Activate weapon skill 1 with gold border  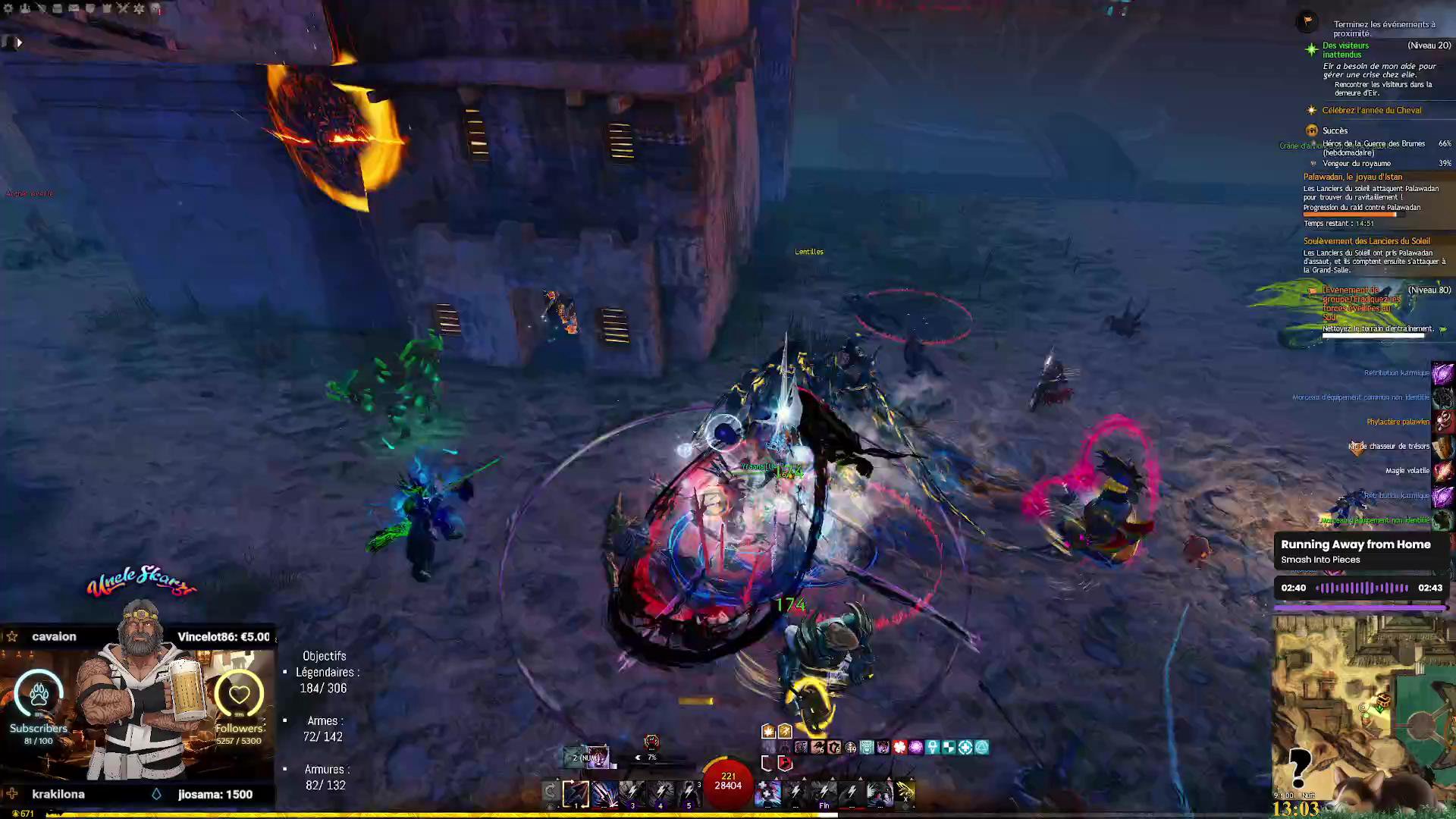click(x=576, y=793)
